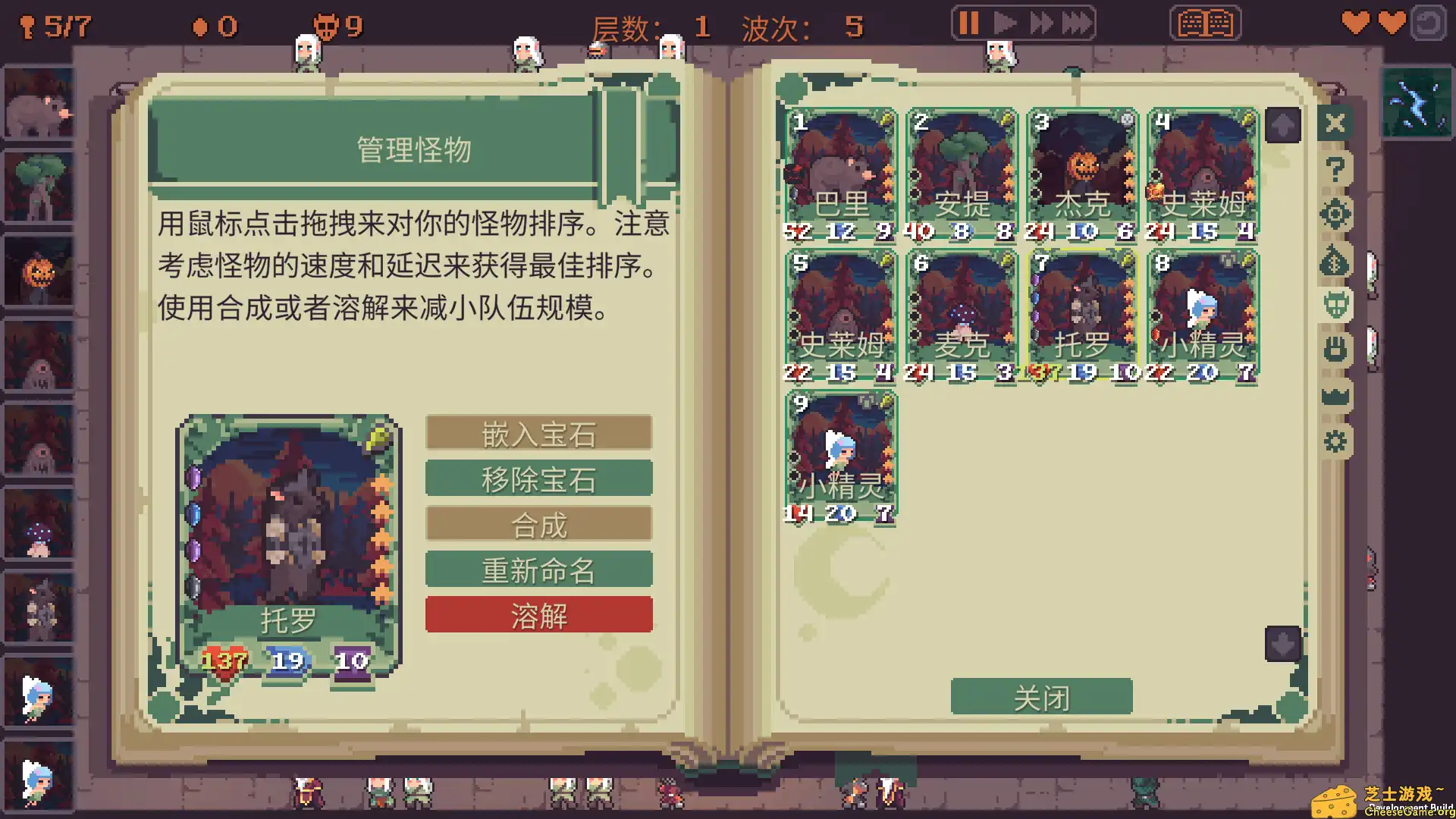Click the down arrow below the monster cards

1282,644
